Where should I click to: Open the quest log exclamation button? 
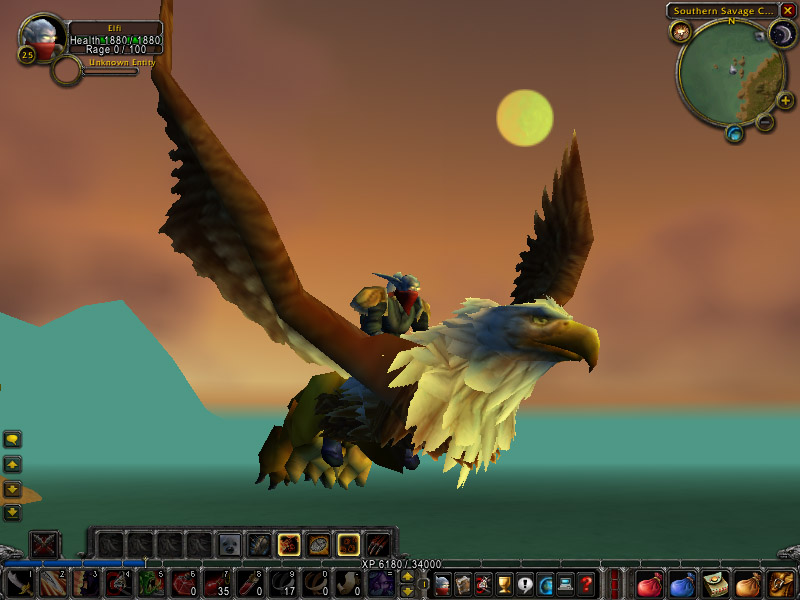pyautogui.click(x=526, y=583)
